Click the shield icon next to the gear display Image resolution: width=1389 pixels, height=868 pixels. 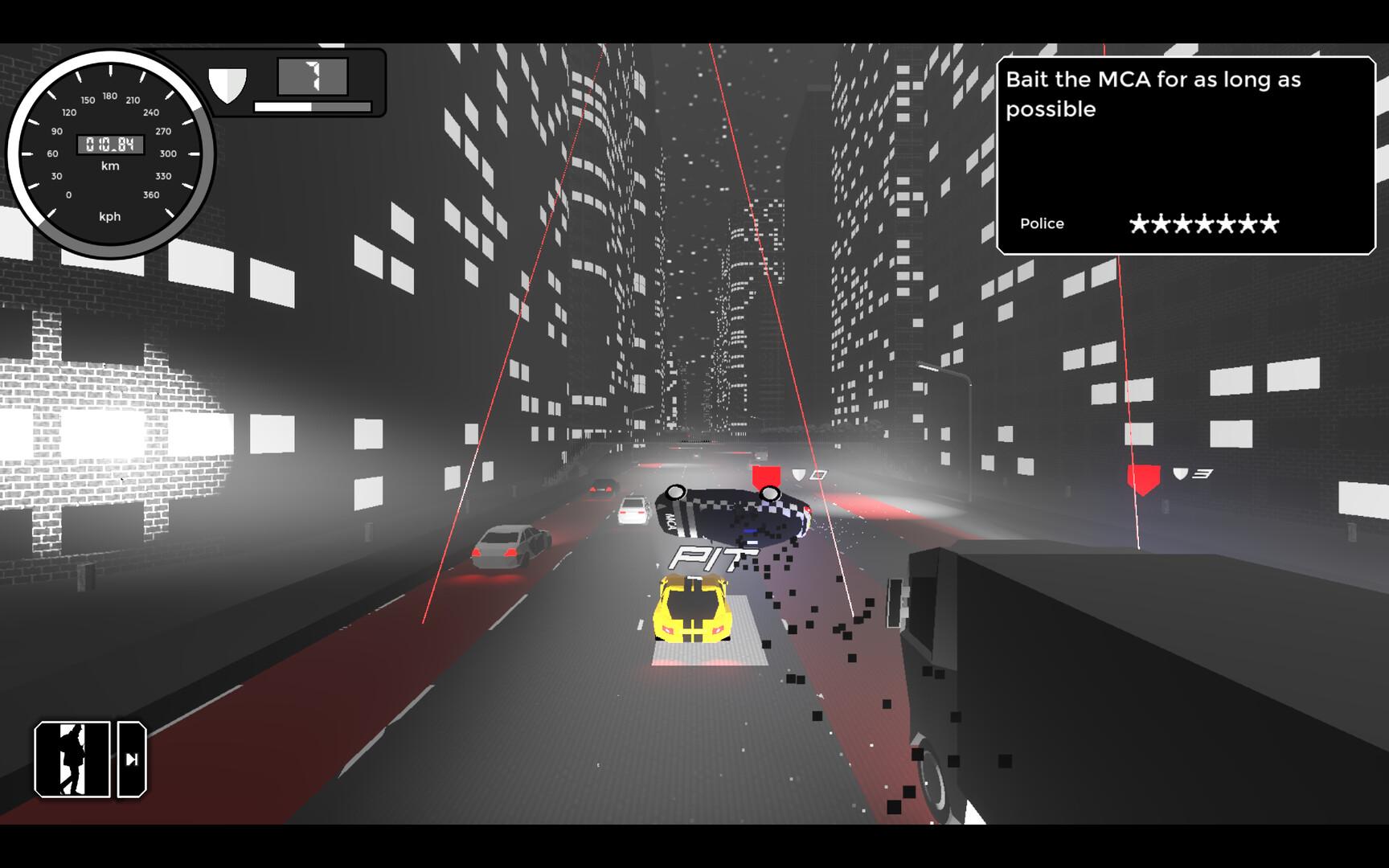coord(227,83)
